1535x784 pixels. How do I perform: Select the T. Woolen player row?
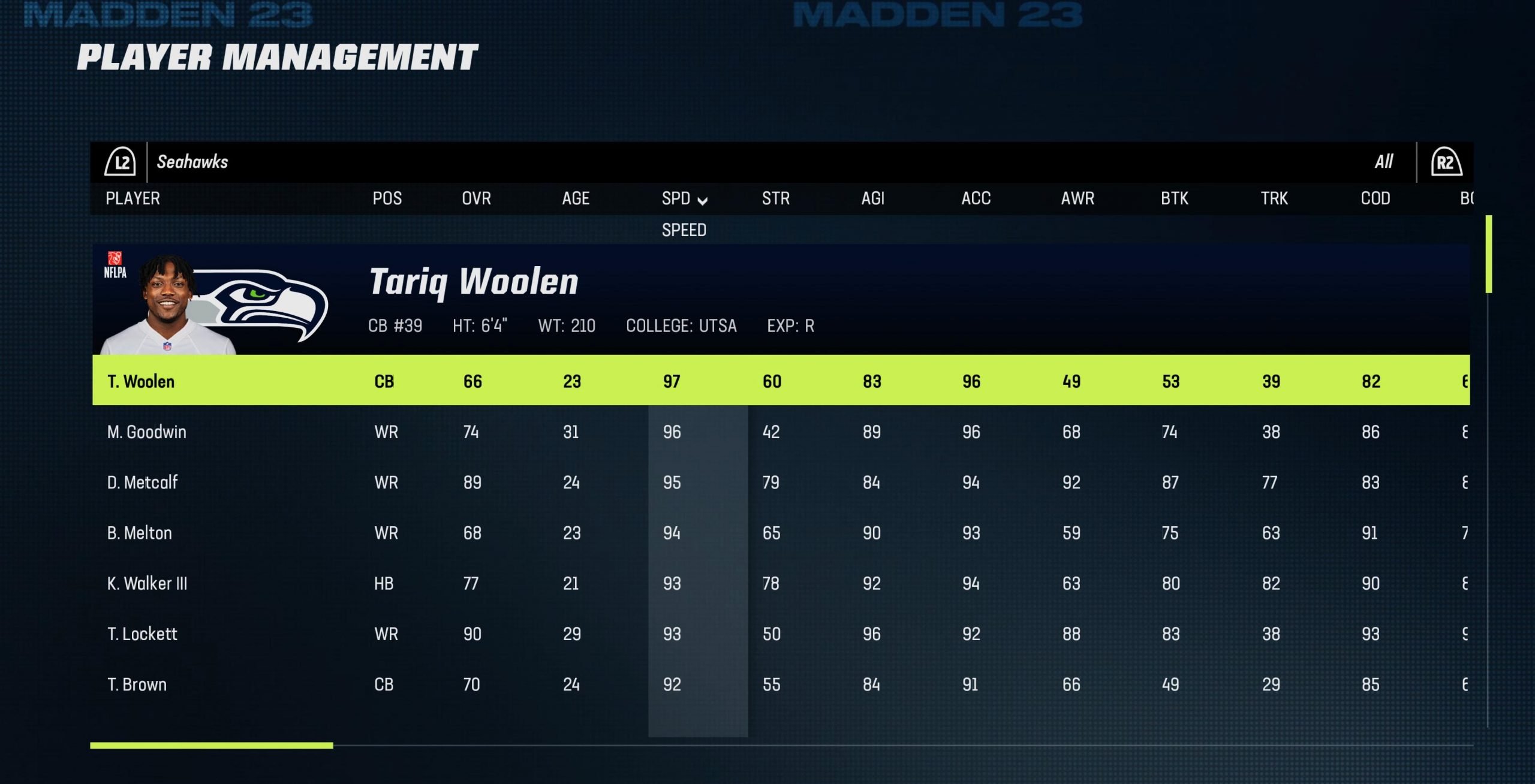tap(141, 381)
